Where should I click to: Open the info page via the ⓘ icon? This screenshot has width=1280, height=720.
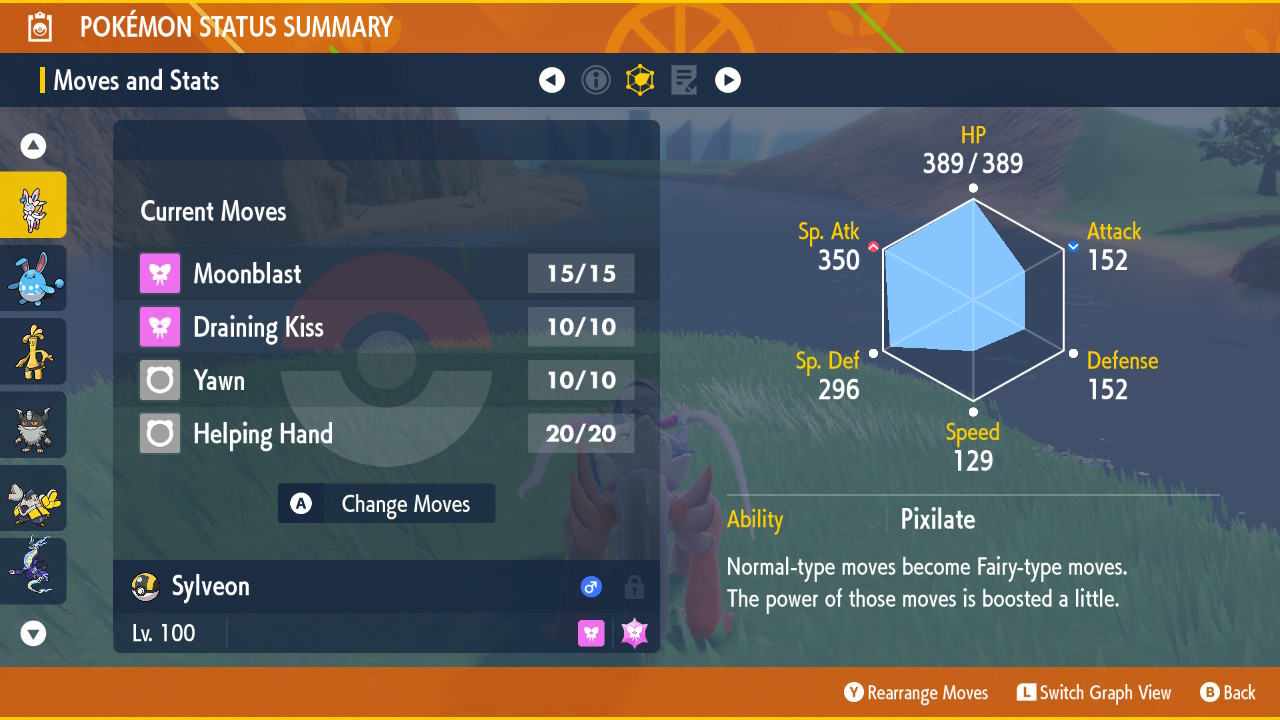click(596, 80)
